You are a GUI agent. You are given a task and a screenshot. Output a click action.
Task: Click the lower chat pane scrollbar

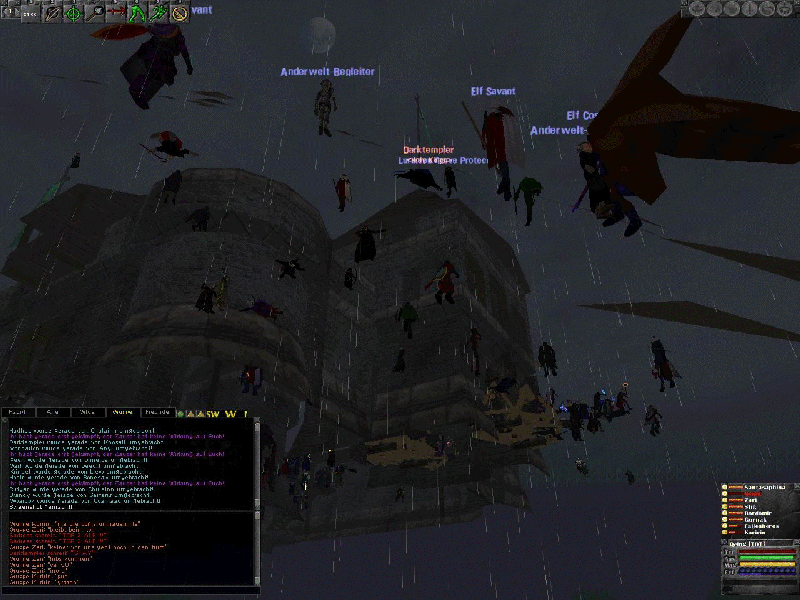(x=257, y=547)
